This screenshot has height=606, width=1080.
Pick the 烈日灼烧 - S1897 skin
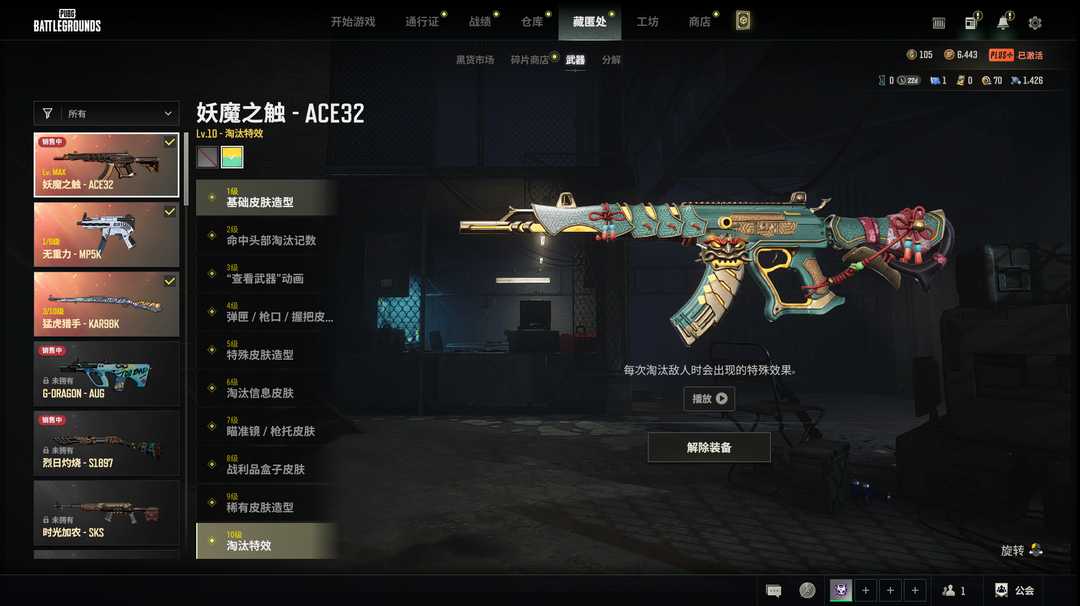[107, 443]
